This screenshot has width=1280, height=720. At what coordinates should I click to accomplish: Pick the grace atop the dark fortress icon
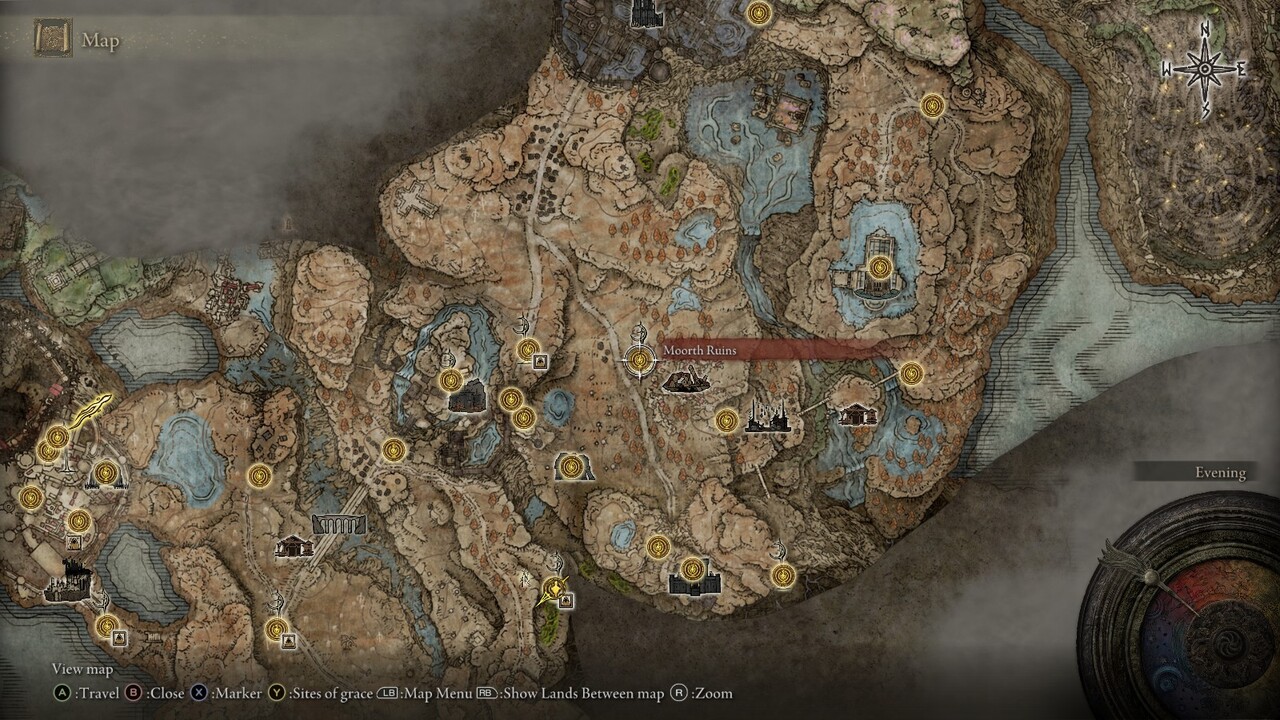pos(691,570)
